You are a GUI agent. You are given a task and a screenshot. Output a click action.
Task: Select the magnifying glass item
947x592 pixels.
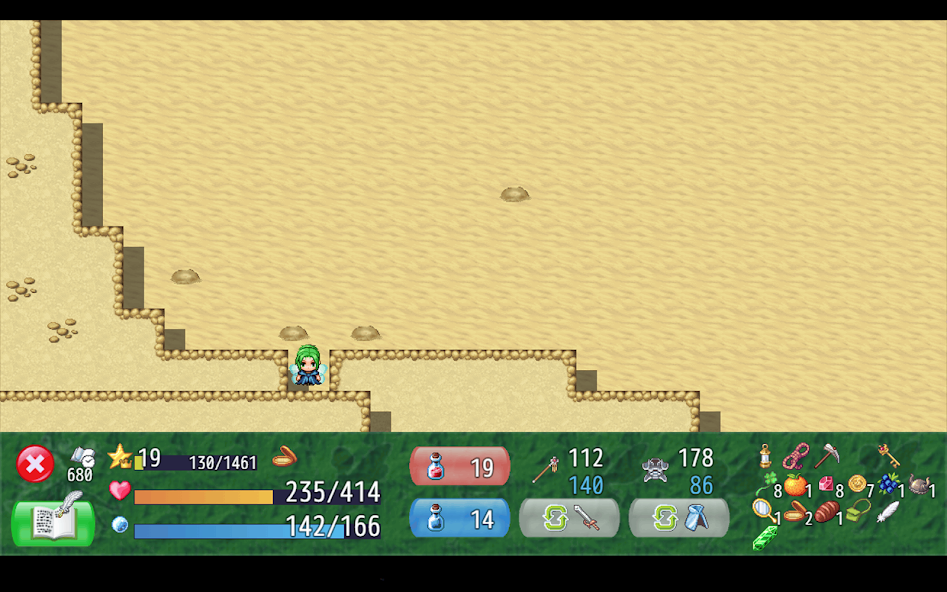point(764,510)
